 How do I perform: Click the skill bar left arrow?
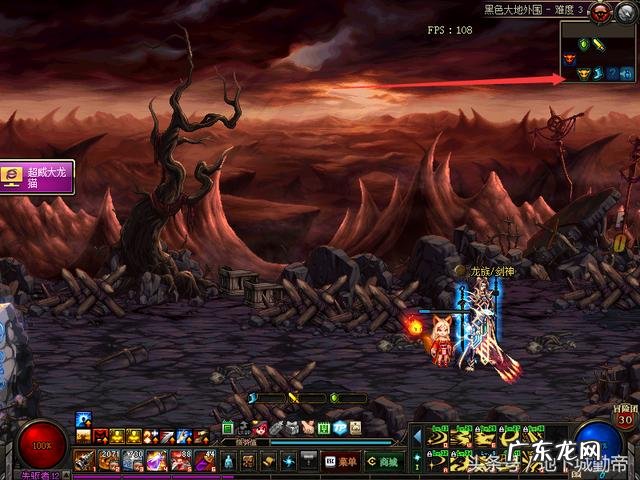click(x=417, y=436)
